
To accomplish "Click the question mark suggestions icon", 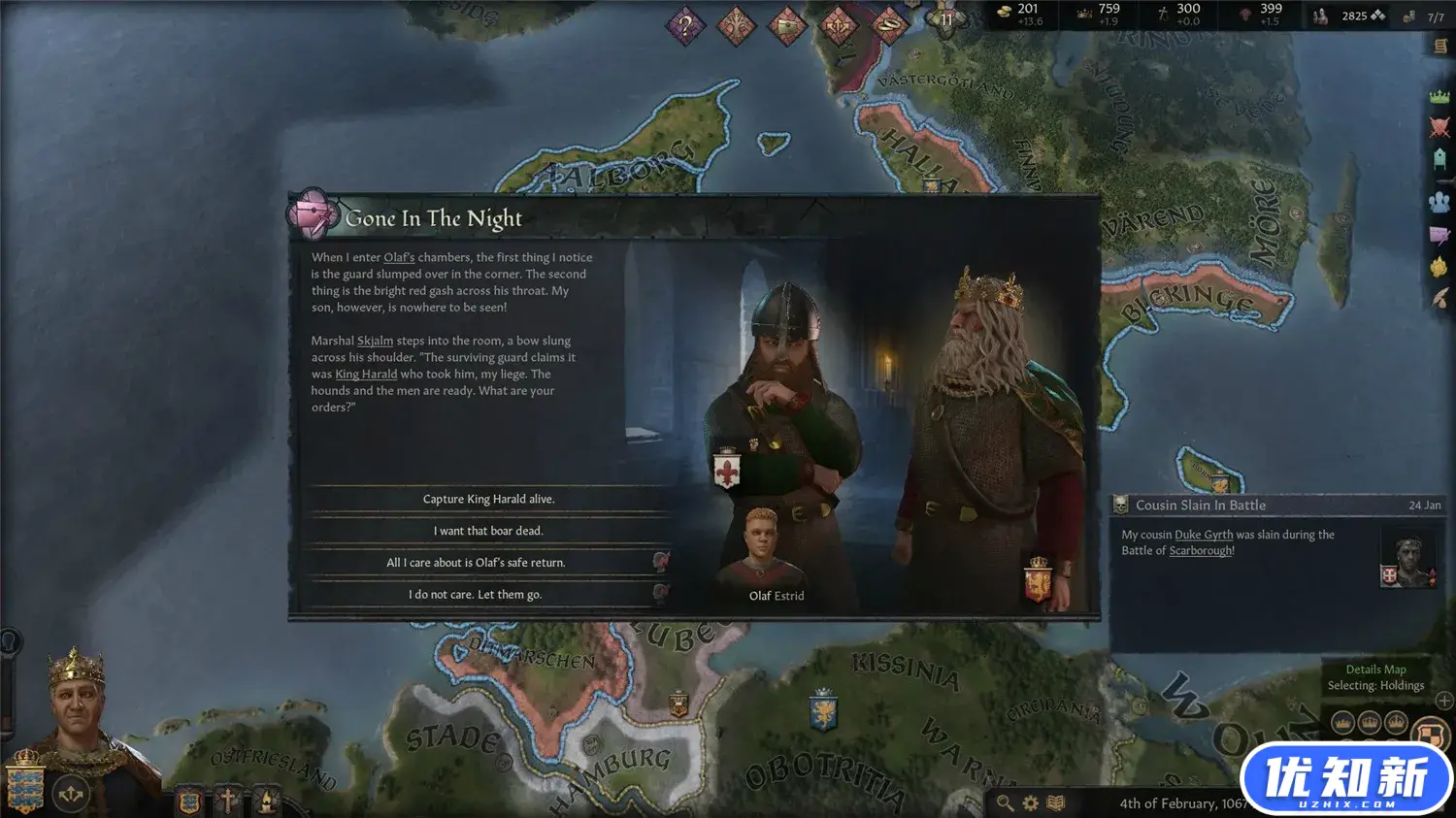I will point(685,24).
